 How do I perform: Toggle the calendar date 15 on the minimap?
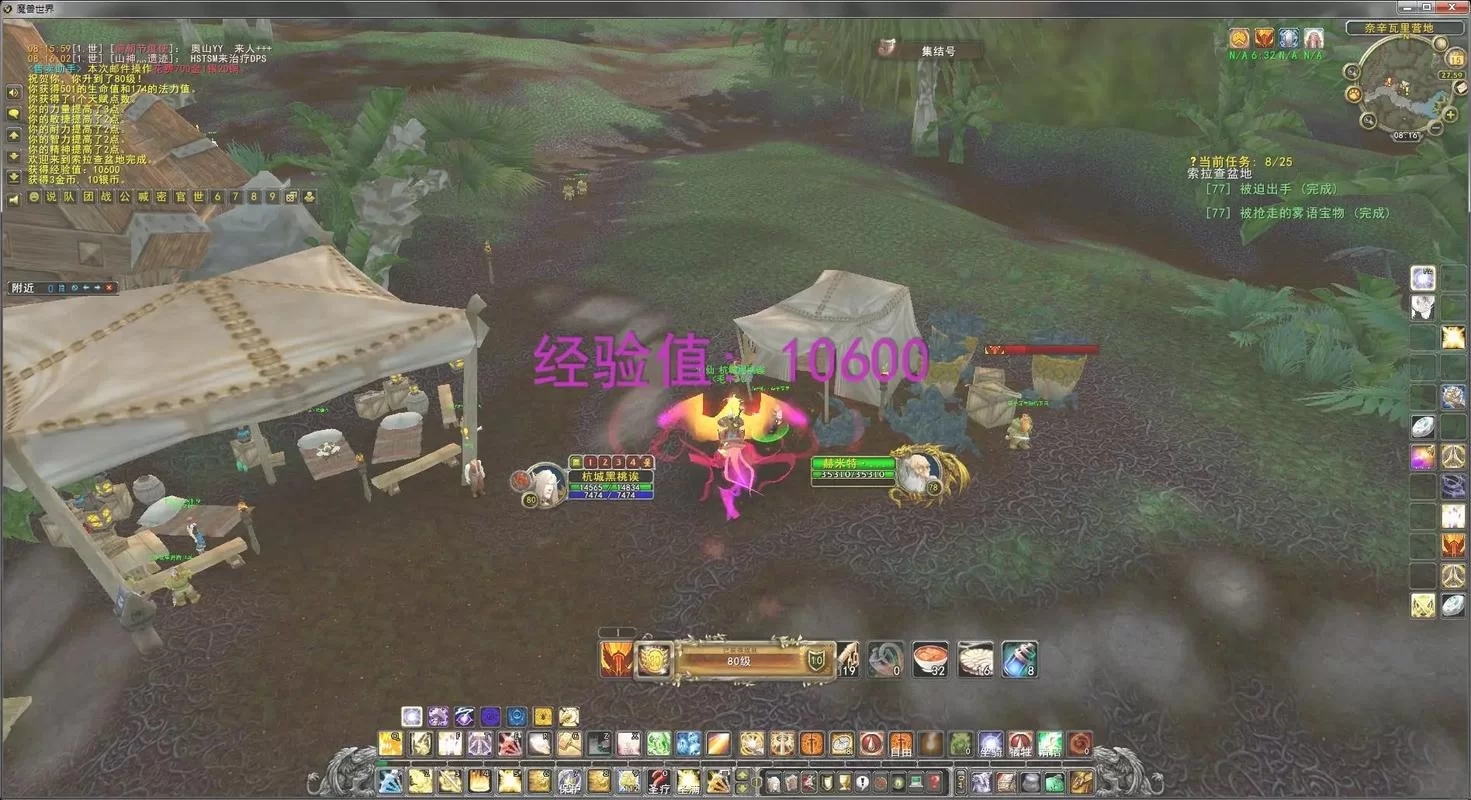pos(1455,60)
